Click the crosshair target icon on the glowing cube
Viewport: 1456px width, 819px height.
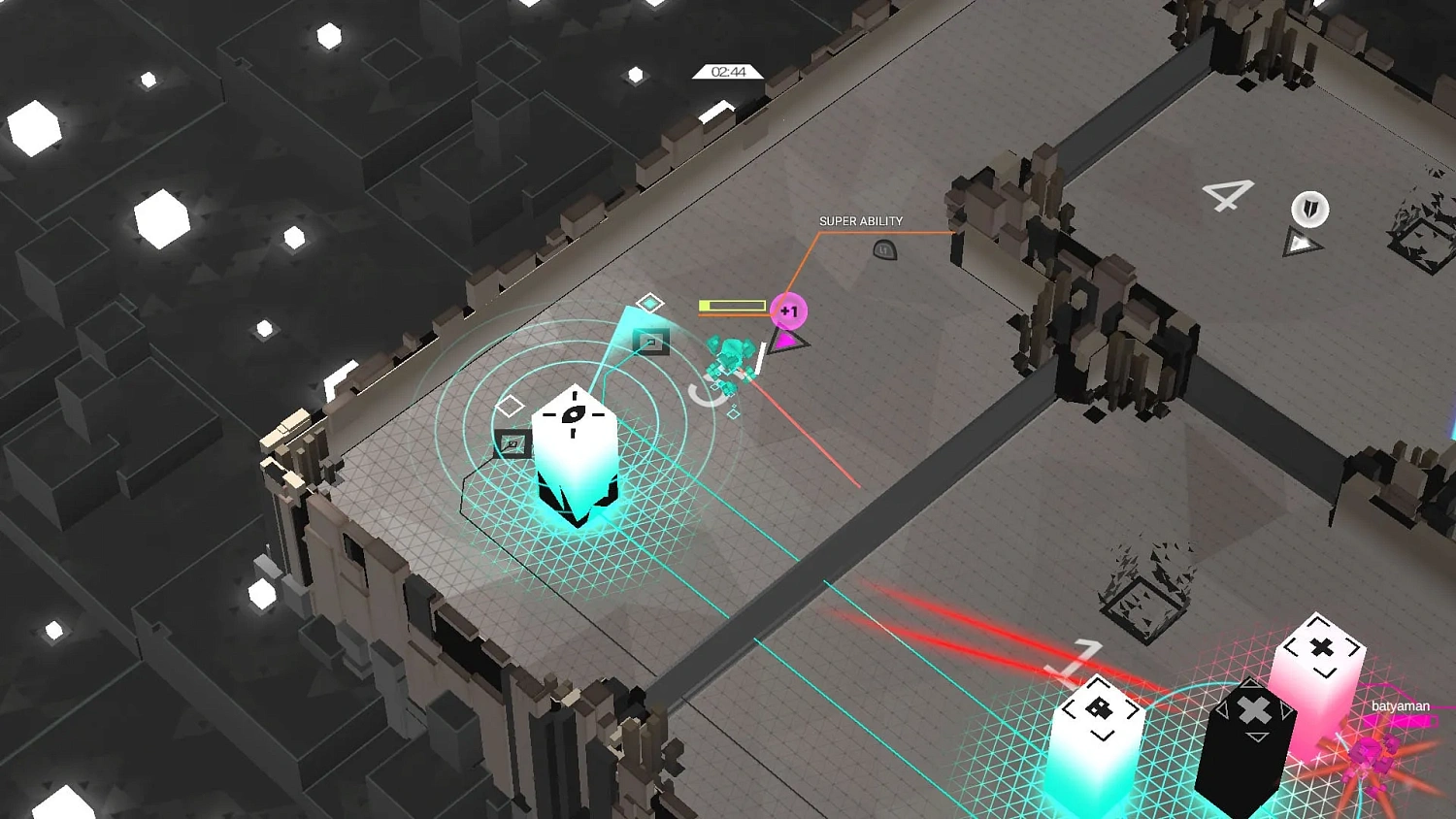pos(575,414)
